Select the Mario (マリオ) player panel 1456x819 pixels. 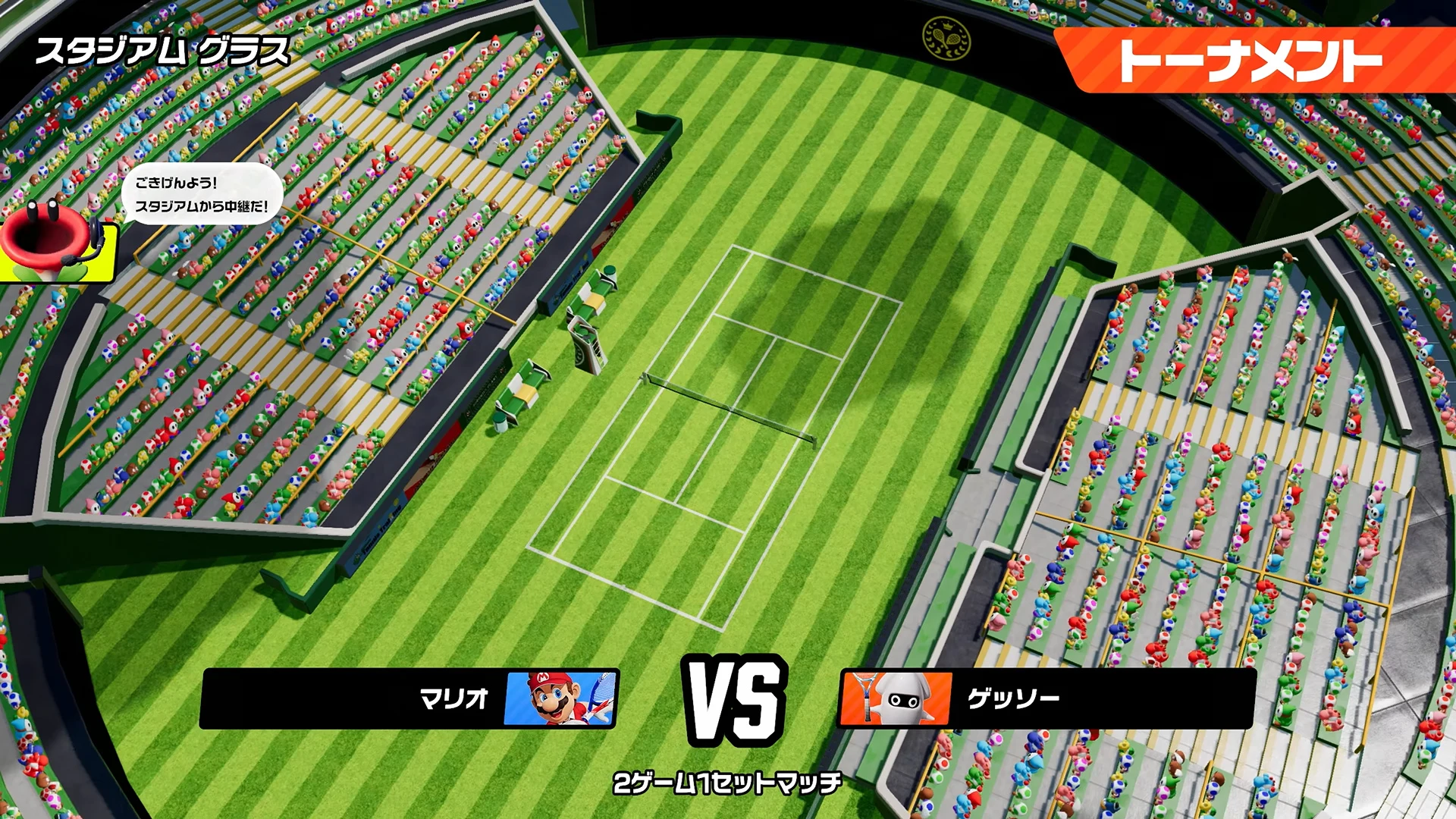(x=409, y=698)
